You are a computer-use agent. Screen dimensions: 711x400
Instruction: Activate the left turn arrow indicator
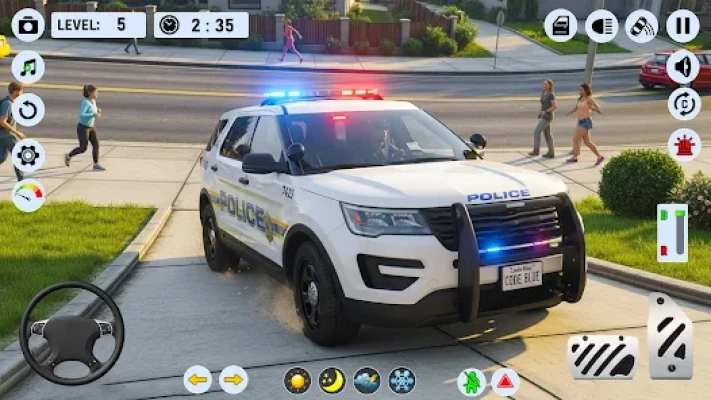[197, 380]
